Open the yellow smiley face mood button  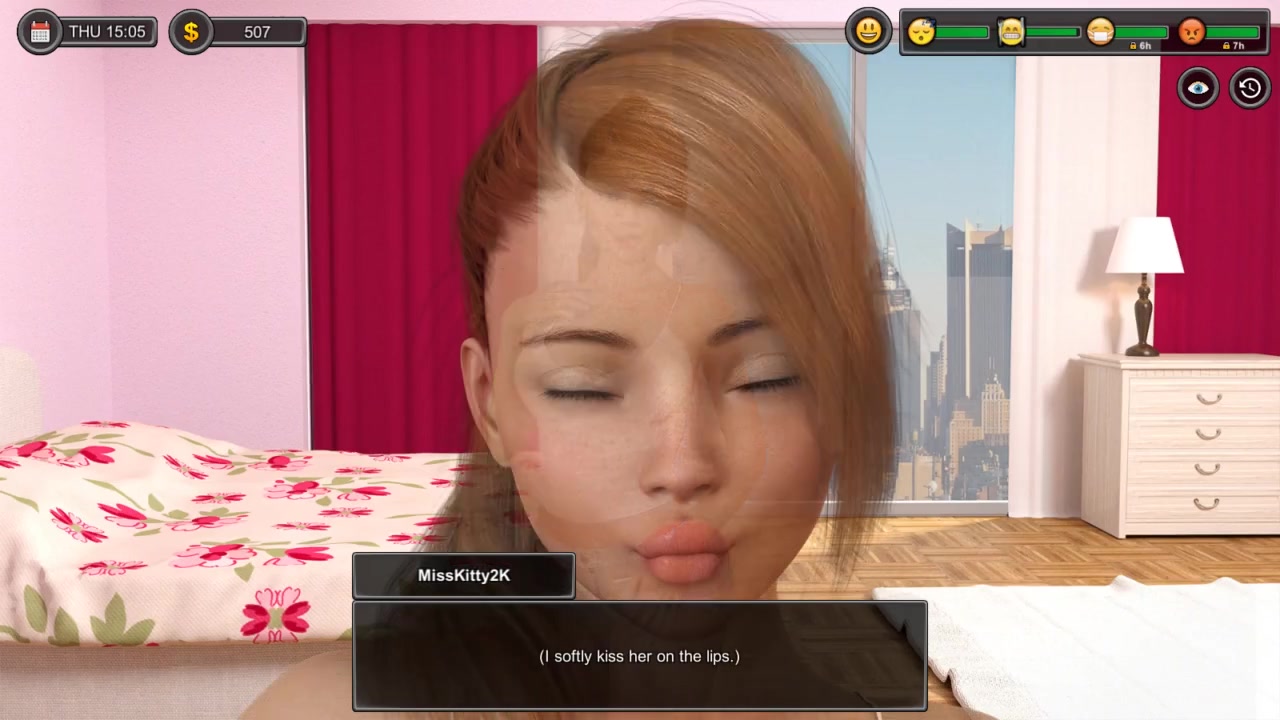coord(868,31)
